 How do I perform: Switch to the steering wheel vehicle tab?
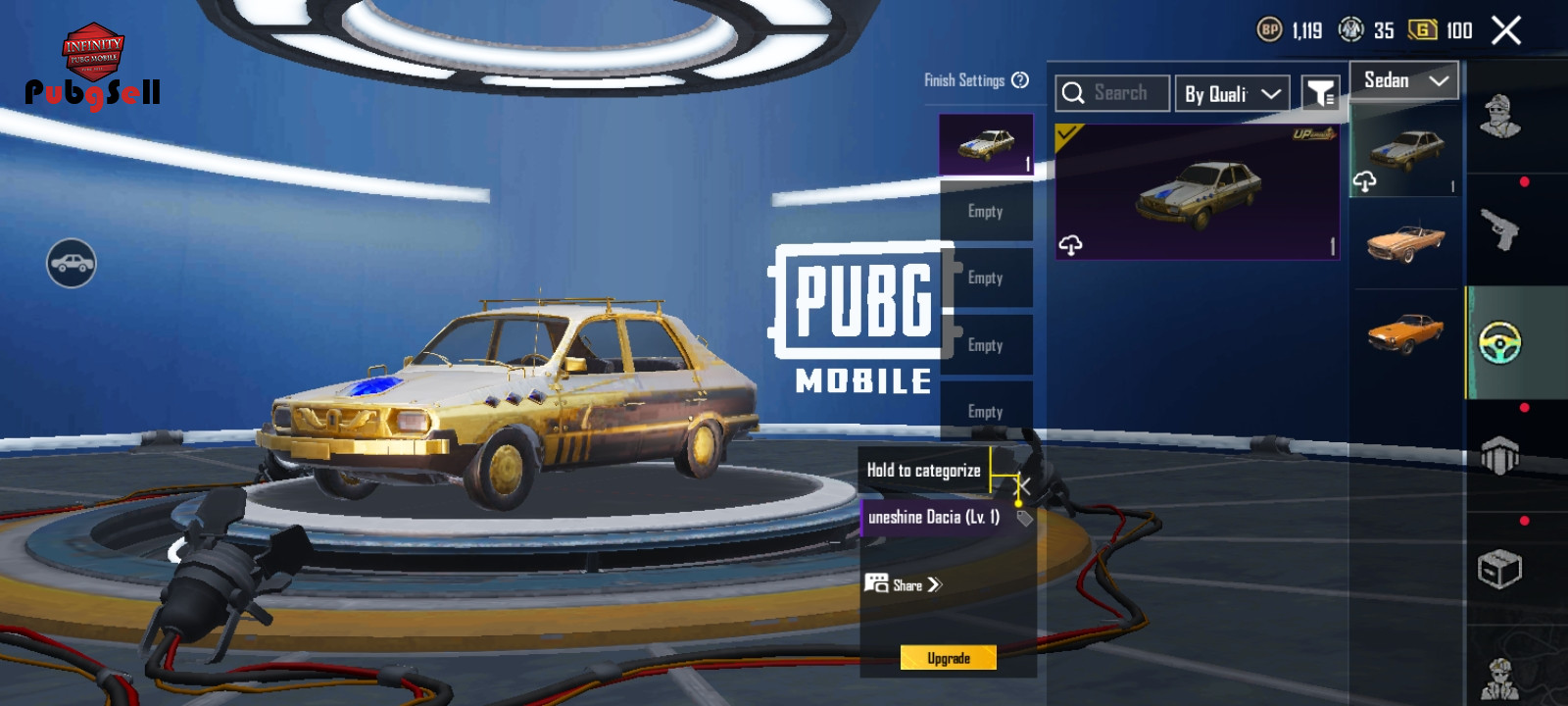[x=1499, y=343]
